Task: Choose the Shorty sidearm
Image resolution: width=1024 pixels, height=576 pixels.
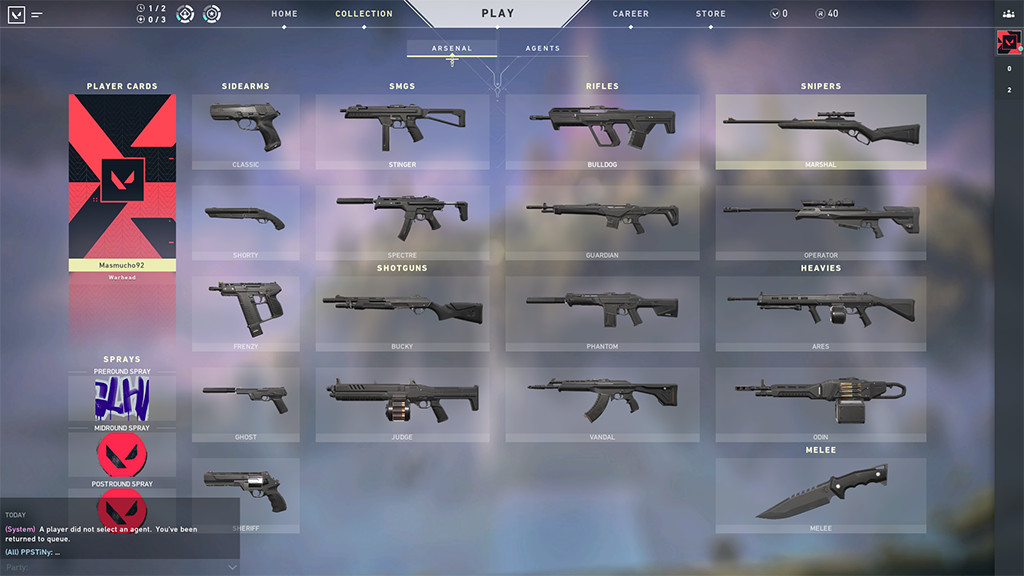Action: (x=245, y=222)
